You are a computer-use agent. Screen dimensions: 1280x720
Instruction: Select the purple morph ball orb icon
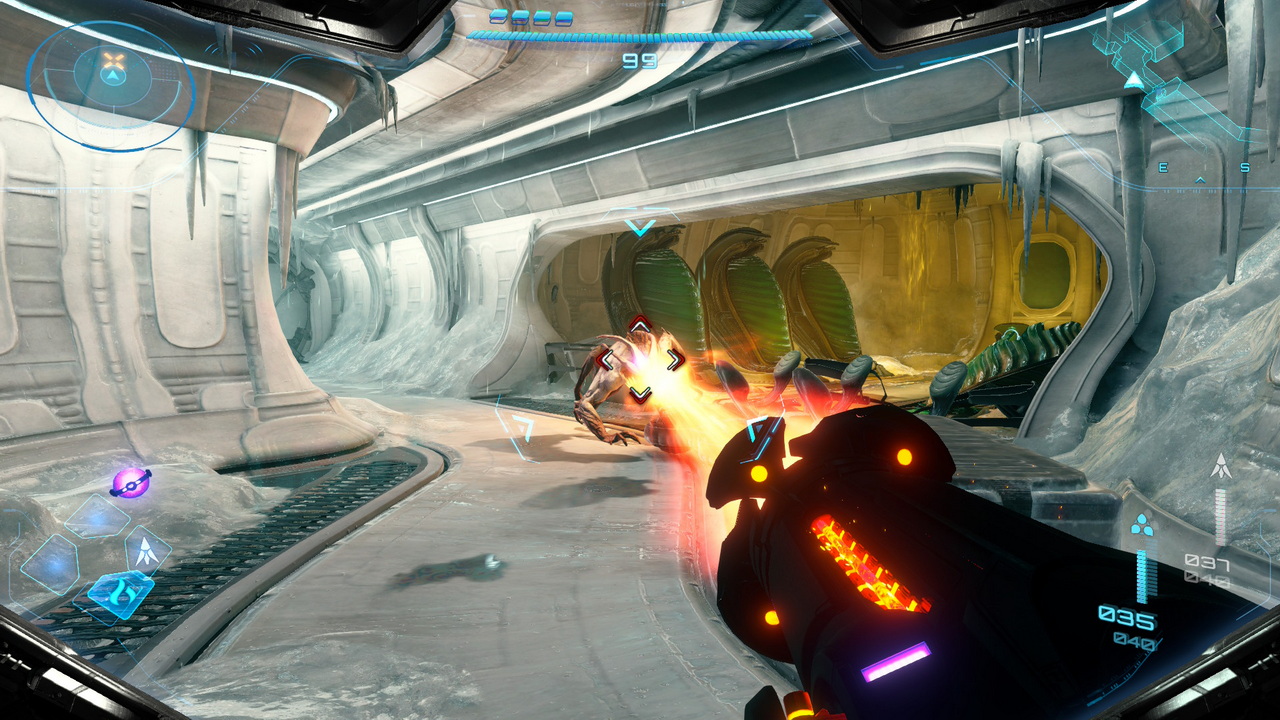(x=131, y=482)
